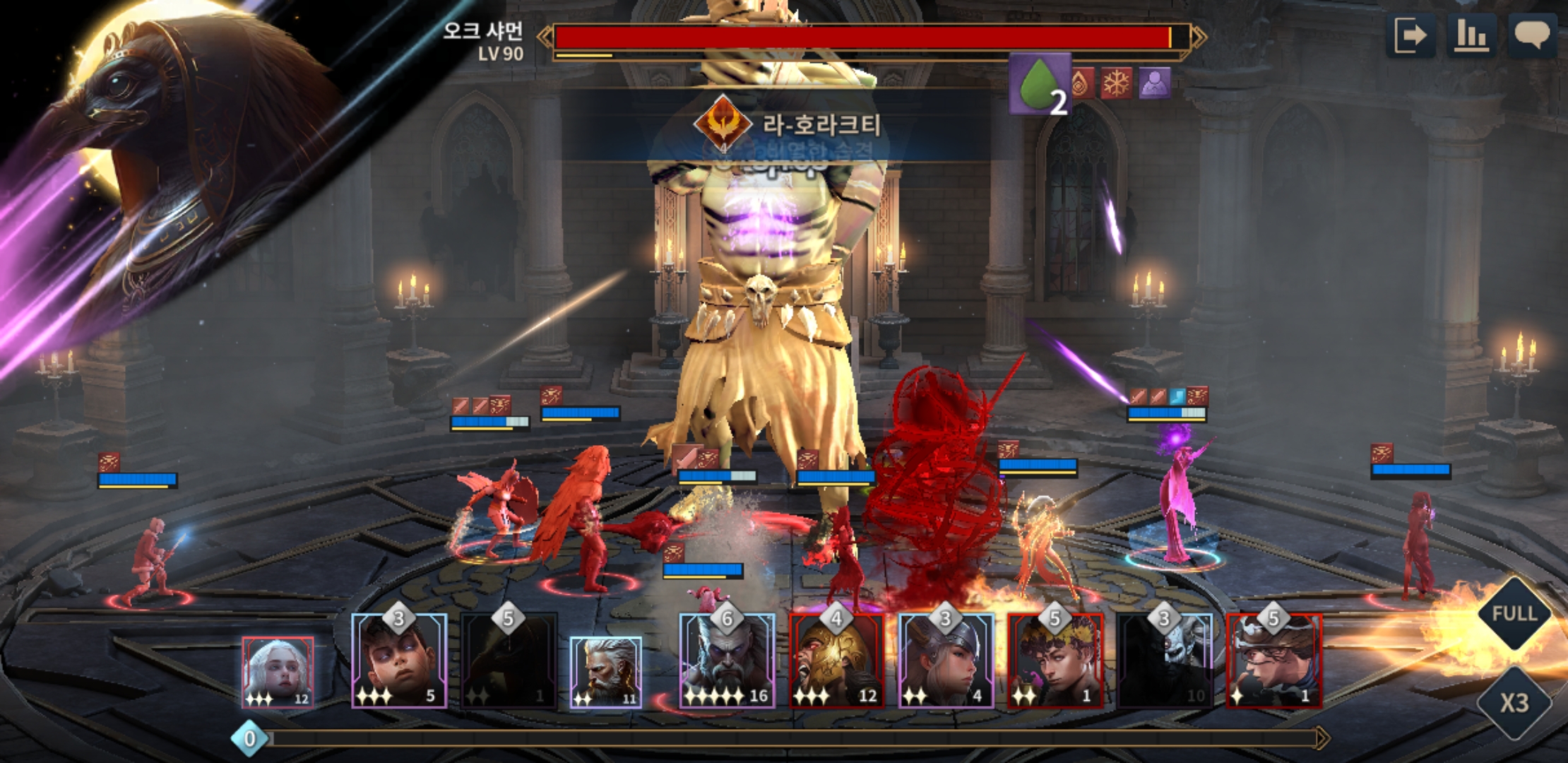Image resolution: width=1568 pixels, height=763 pixels.
Task: Inspect the purple silhouette status icon
Action: pyautogui.click(x=1154, y=83)
